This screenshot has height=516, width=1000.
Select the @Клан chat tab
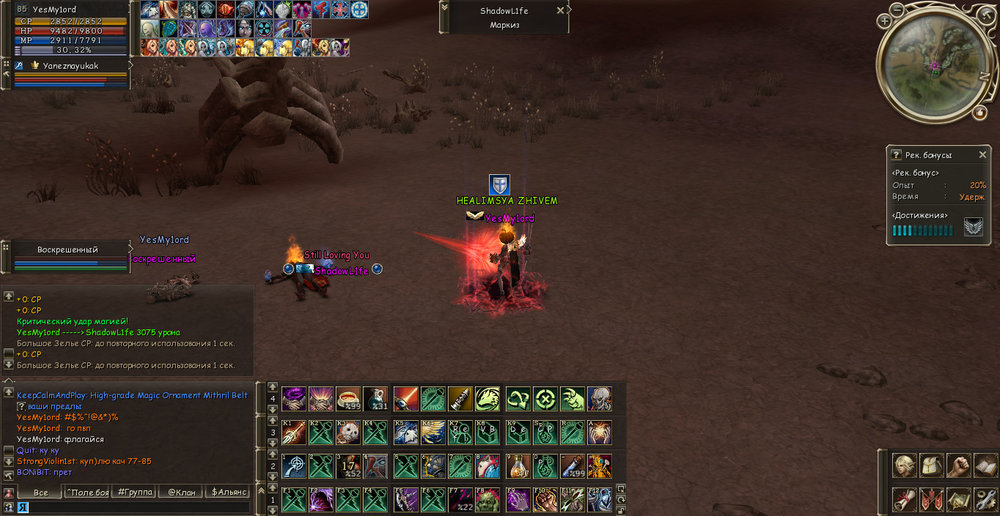coord(180,492)
